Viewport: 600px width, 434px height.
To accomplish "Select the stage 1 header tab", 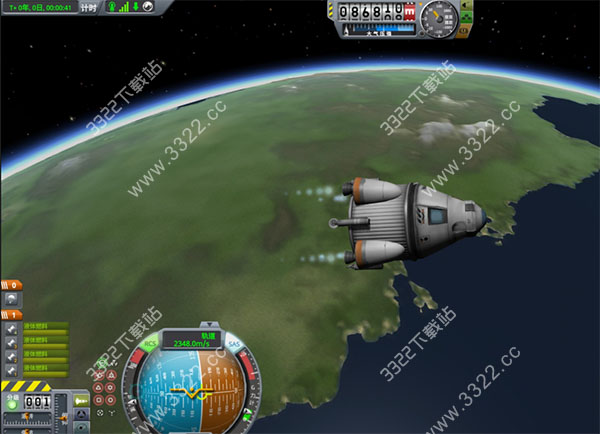I will click(10, 315).
